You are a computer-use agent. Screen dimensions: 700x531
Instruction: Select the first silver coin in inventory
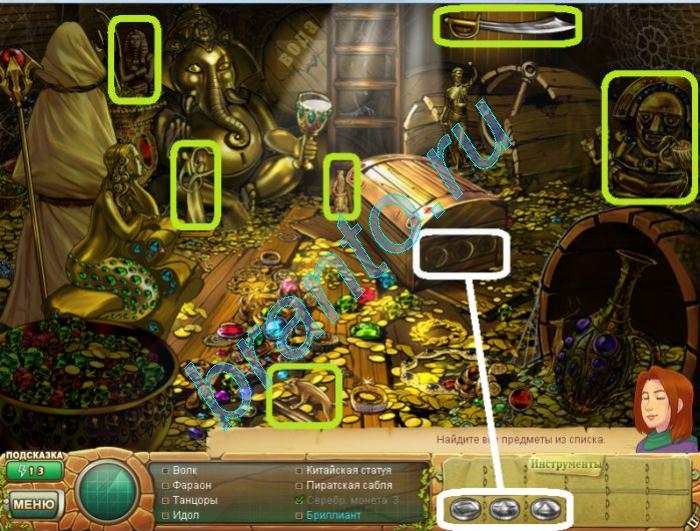[463, 506]
